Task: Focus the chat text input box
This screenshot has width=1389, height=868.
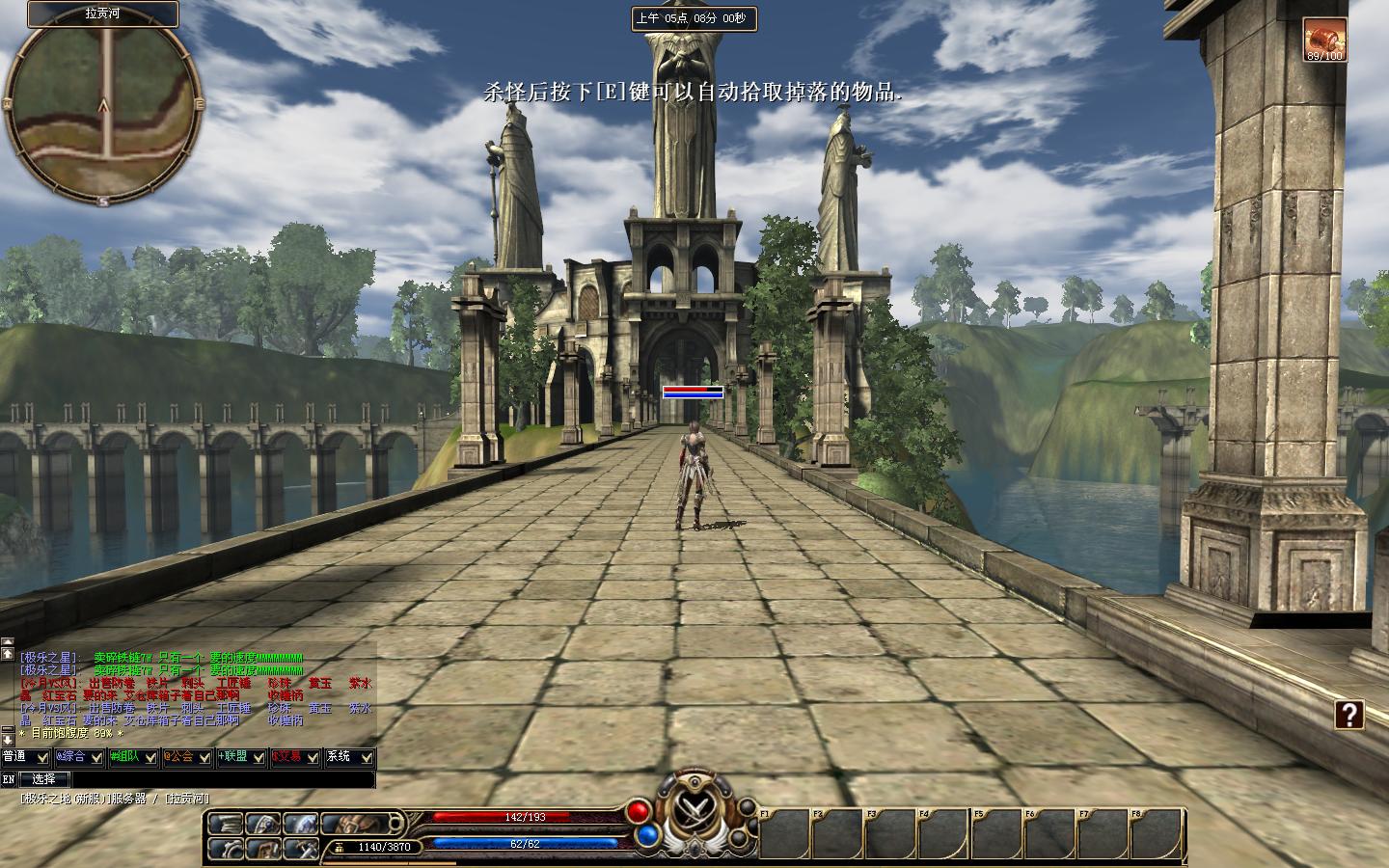Action: [x=222, y=779]
